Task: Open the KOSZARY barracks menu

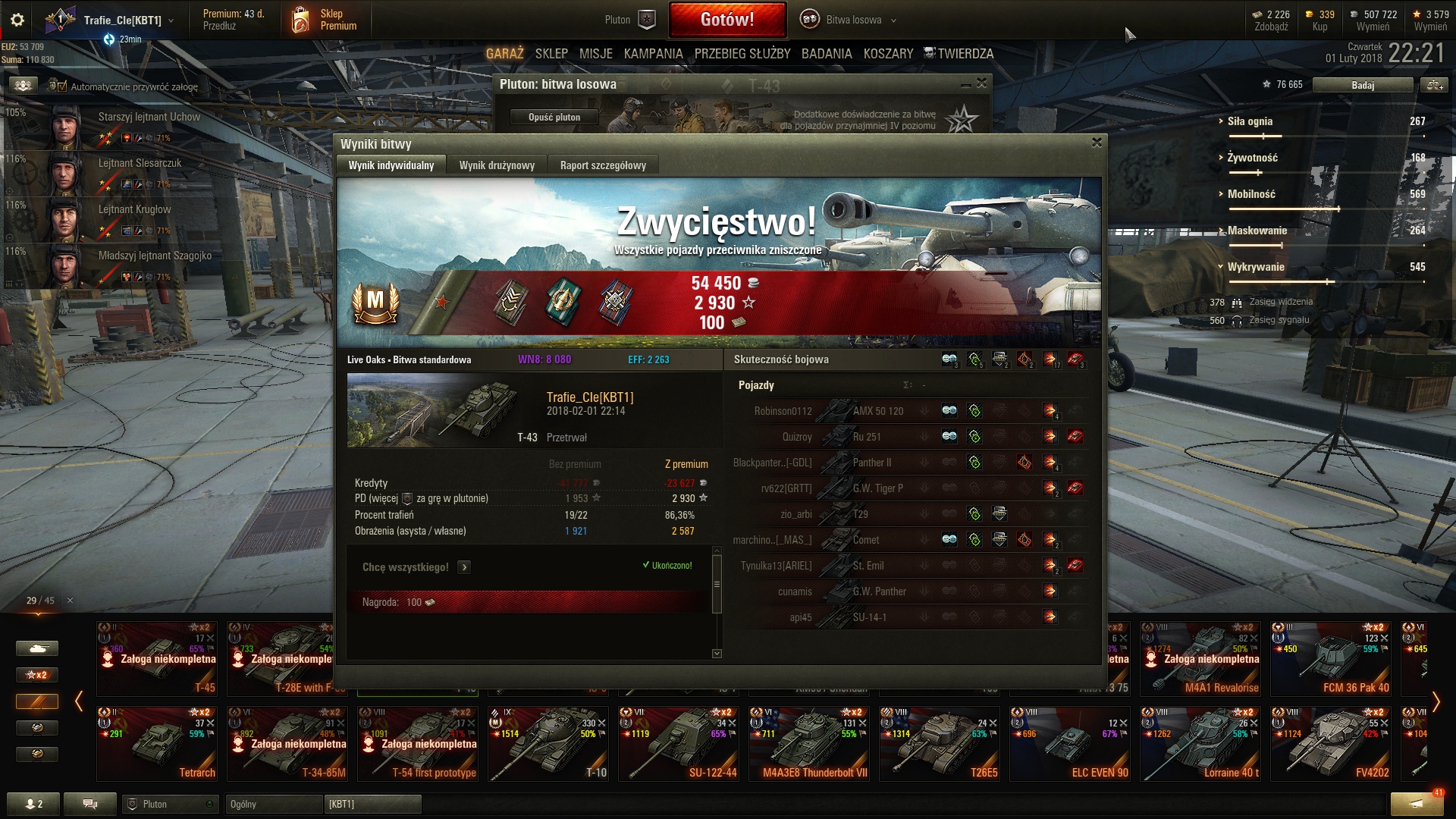Action: pos(888,54)
